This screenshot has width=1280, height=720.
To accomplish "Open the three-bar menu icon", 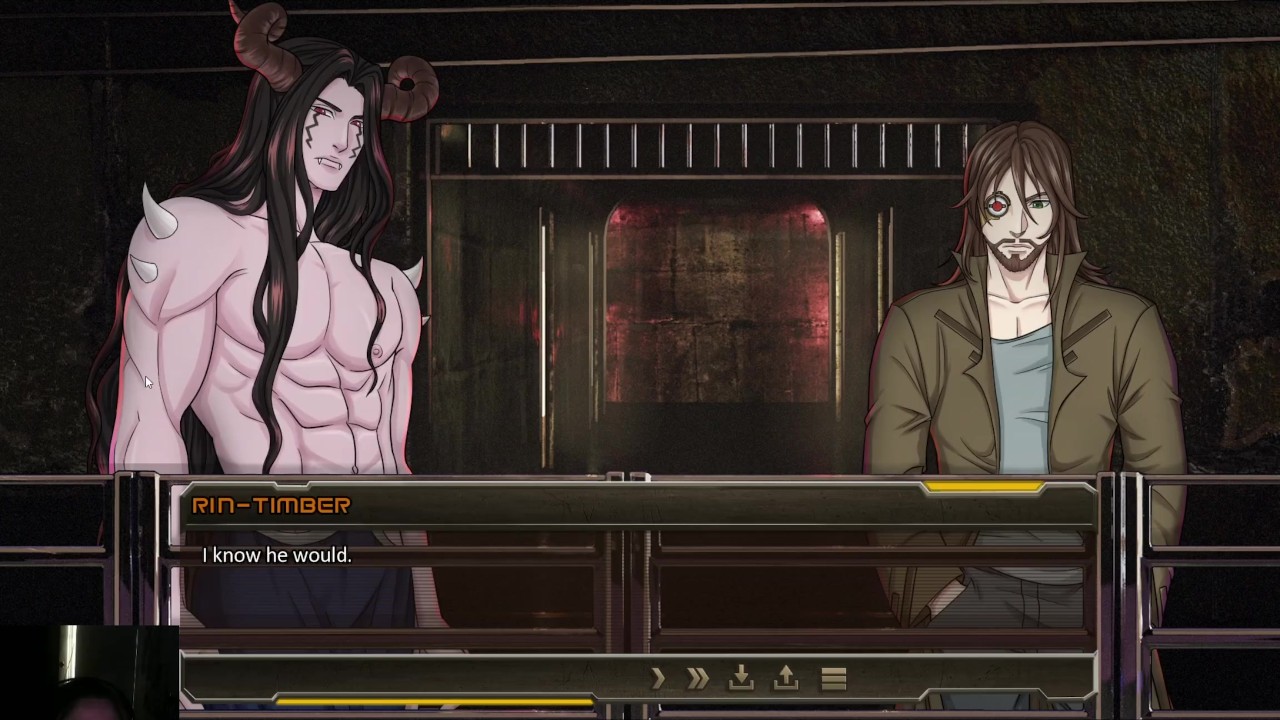I will (x=834, y=679).
